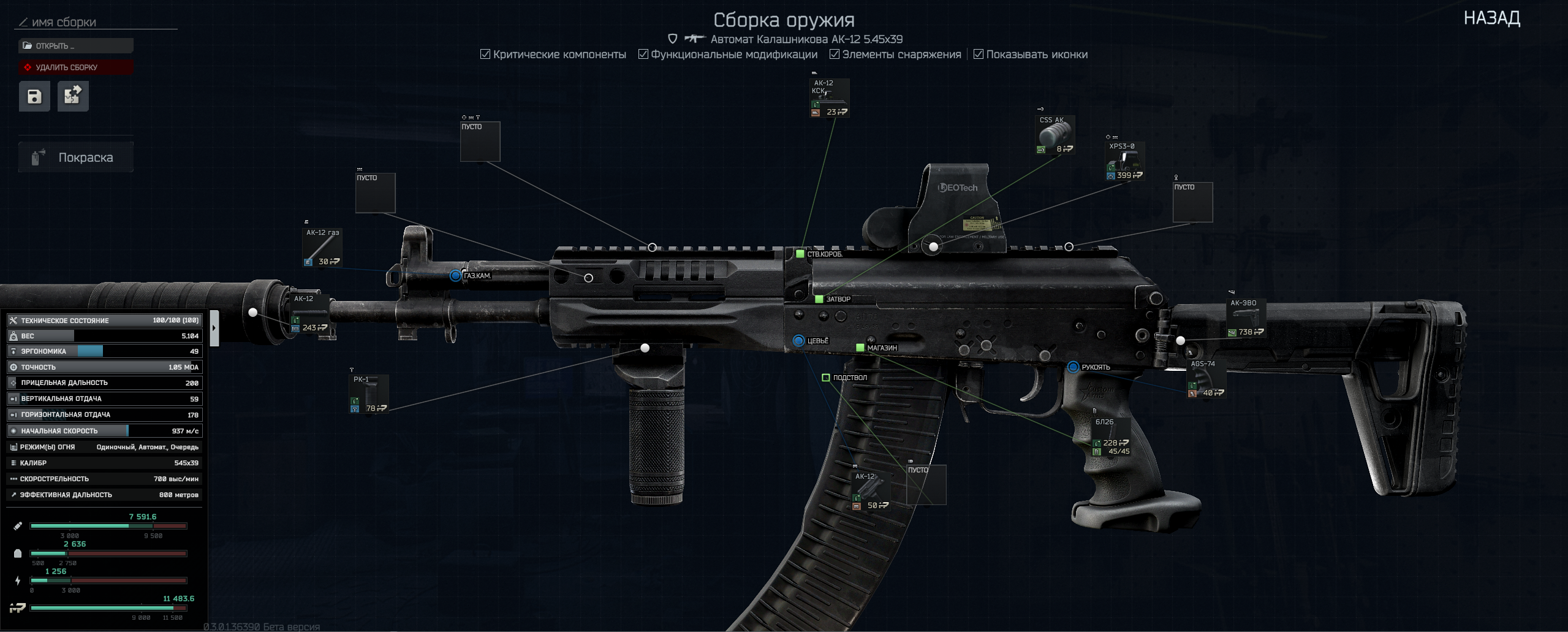Toggle Элементы снаряжения checkbox

coord(835,55)
